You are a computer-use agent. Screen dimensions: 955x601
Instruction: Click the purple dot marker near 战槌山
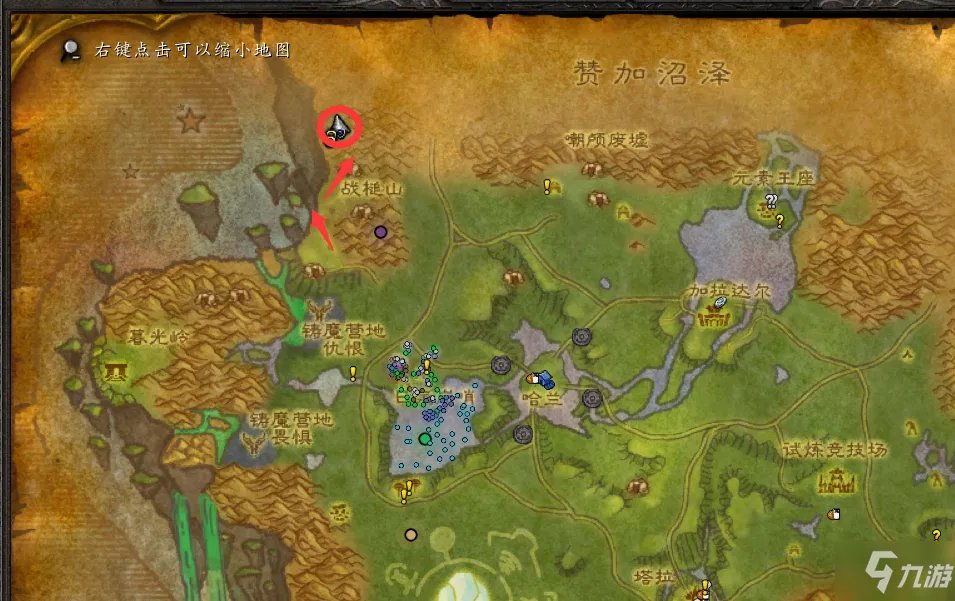click(380, 232)
